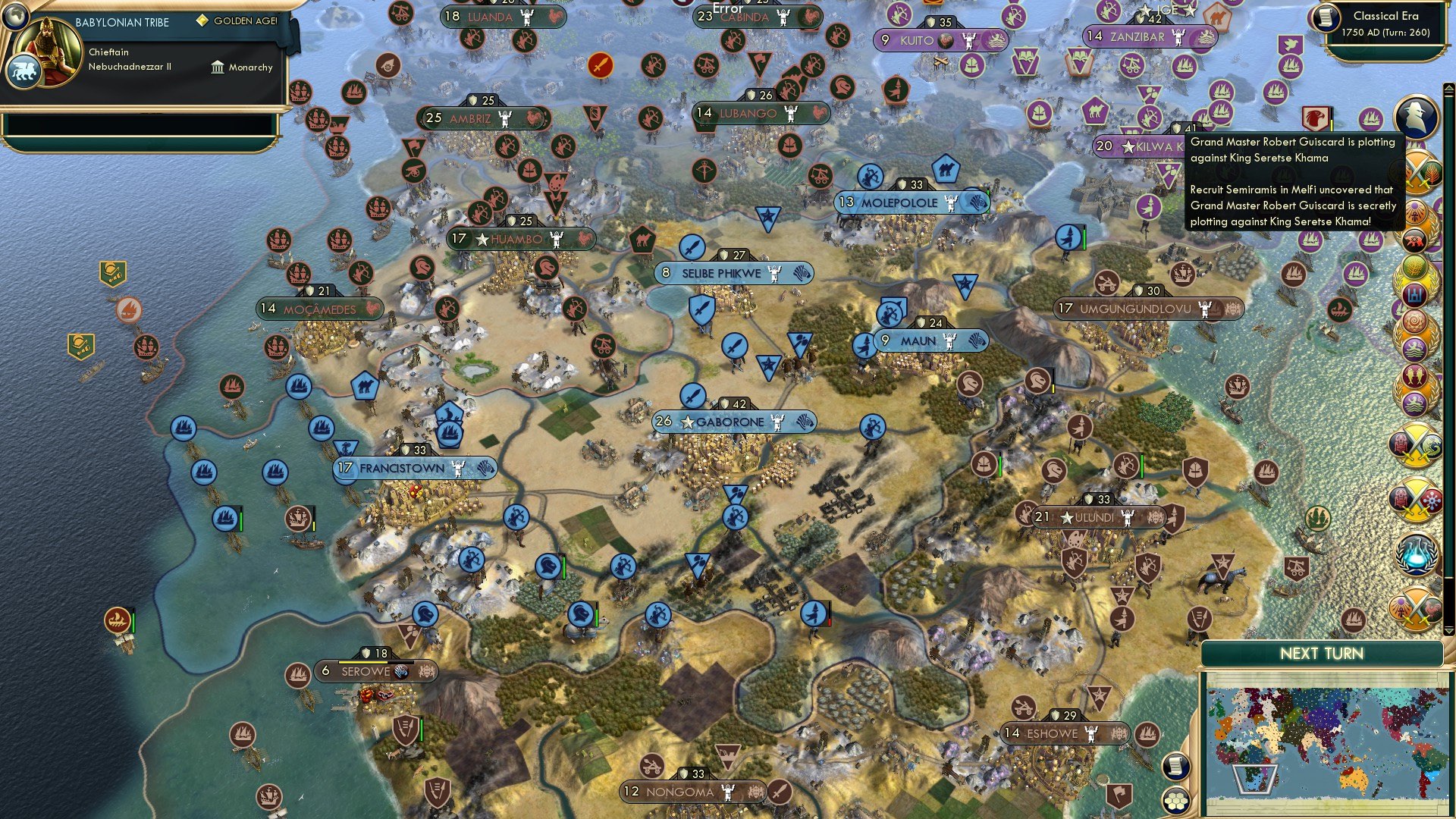Click the green wheat resource notification medallion
The height and width of the screenshot is (819, 1456).
1415,267
